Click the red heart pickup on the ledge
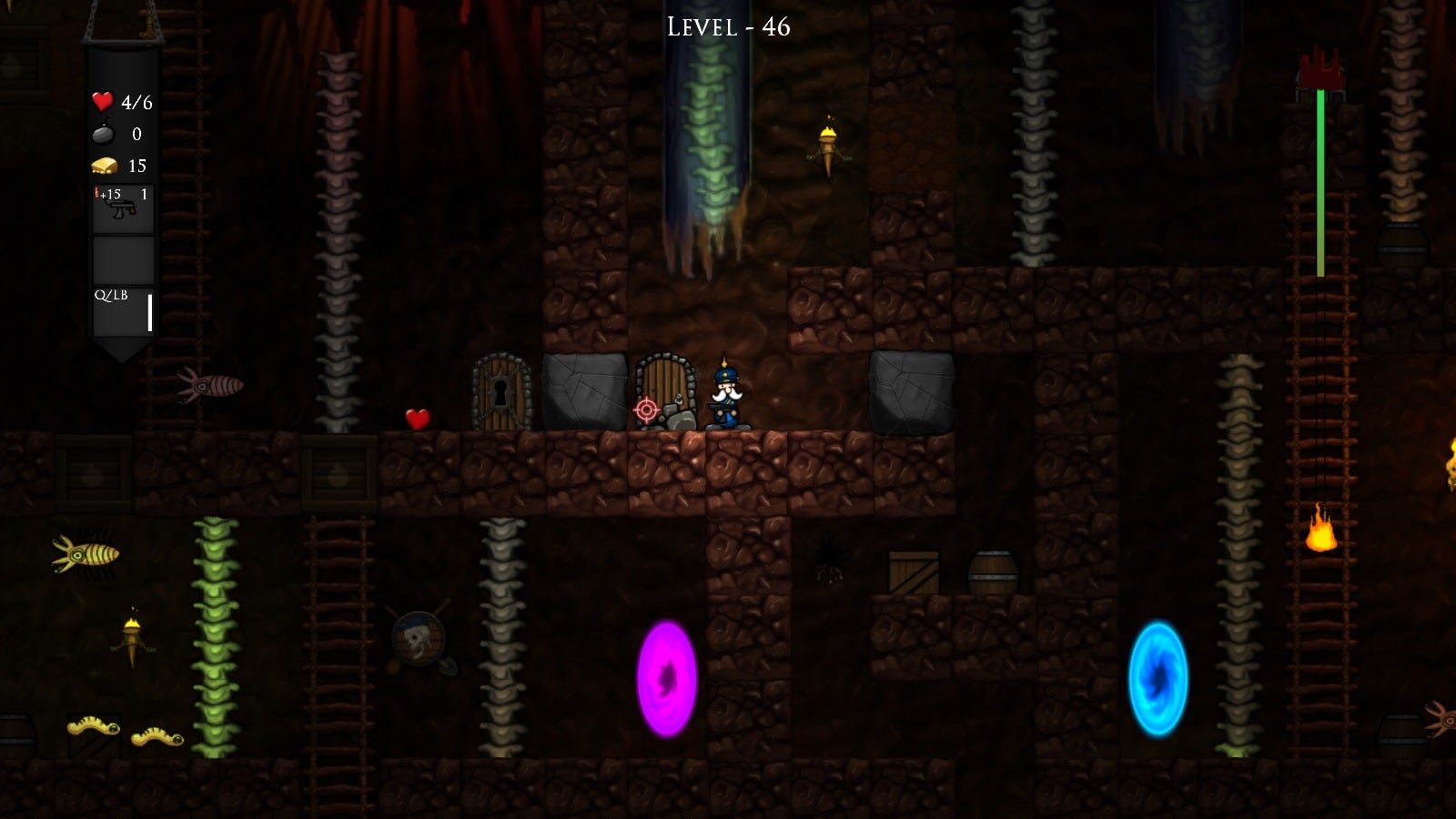This screenshot has height=819, width=1456. pyautogui.click(x=415, y=420)
